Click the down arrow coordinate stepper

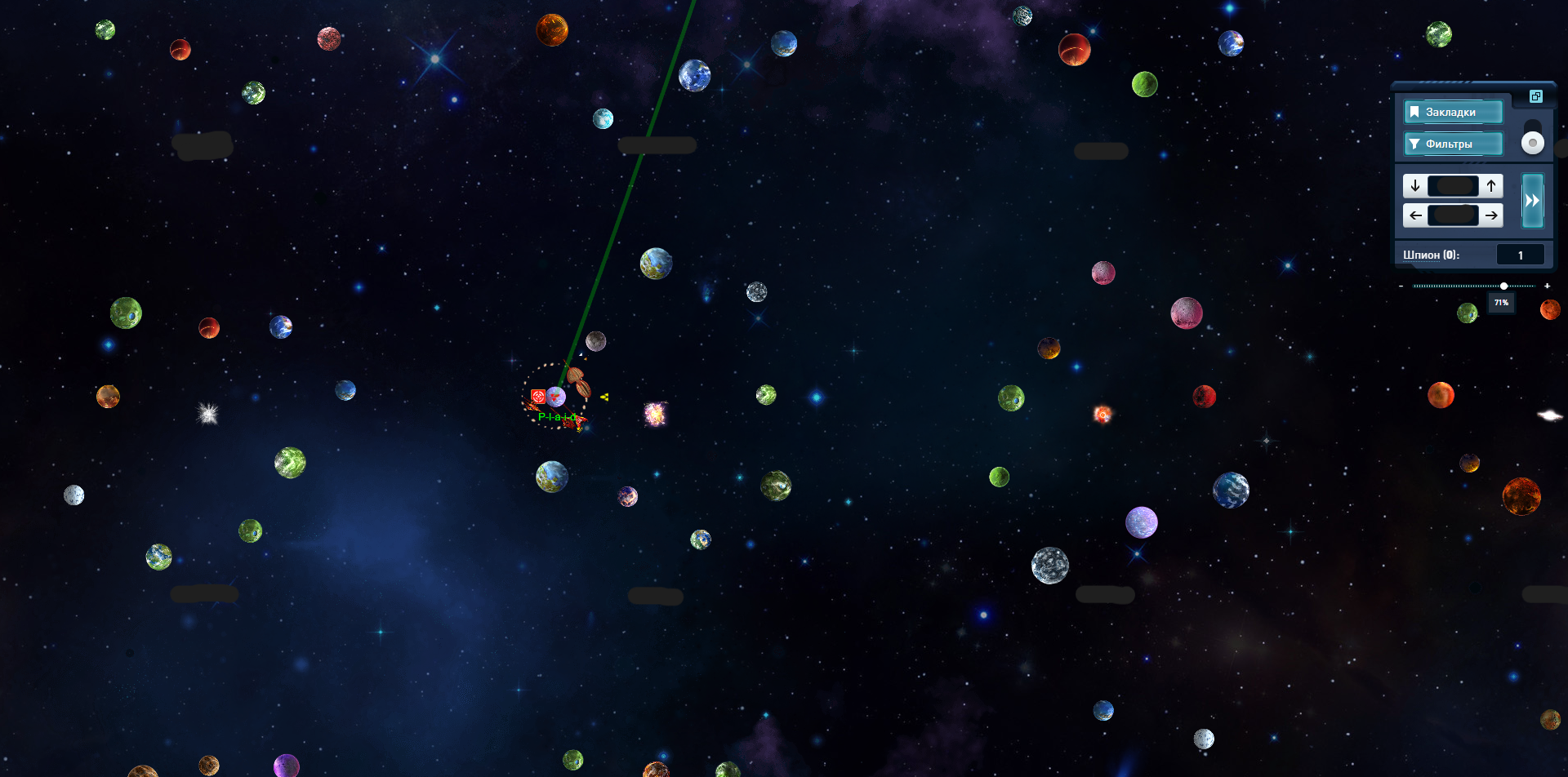(1415, 186)
